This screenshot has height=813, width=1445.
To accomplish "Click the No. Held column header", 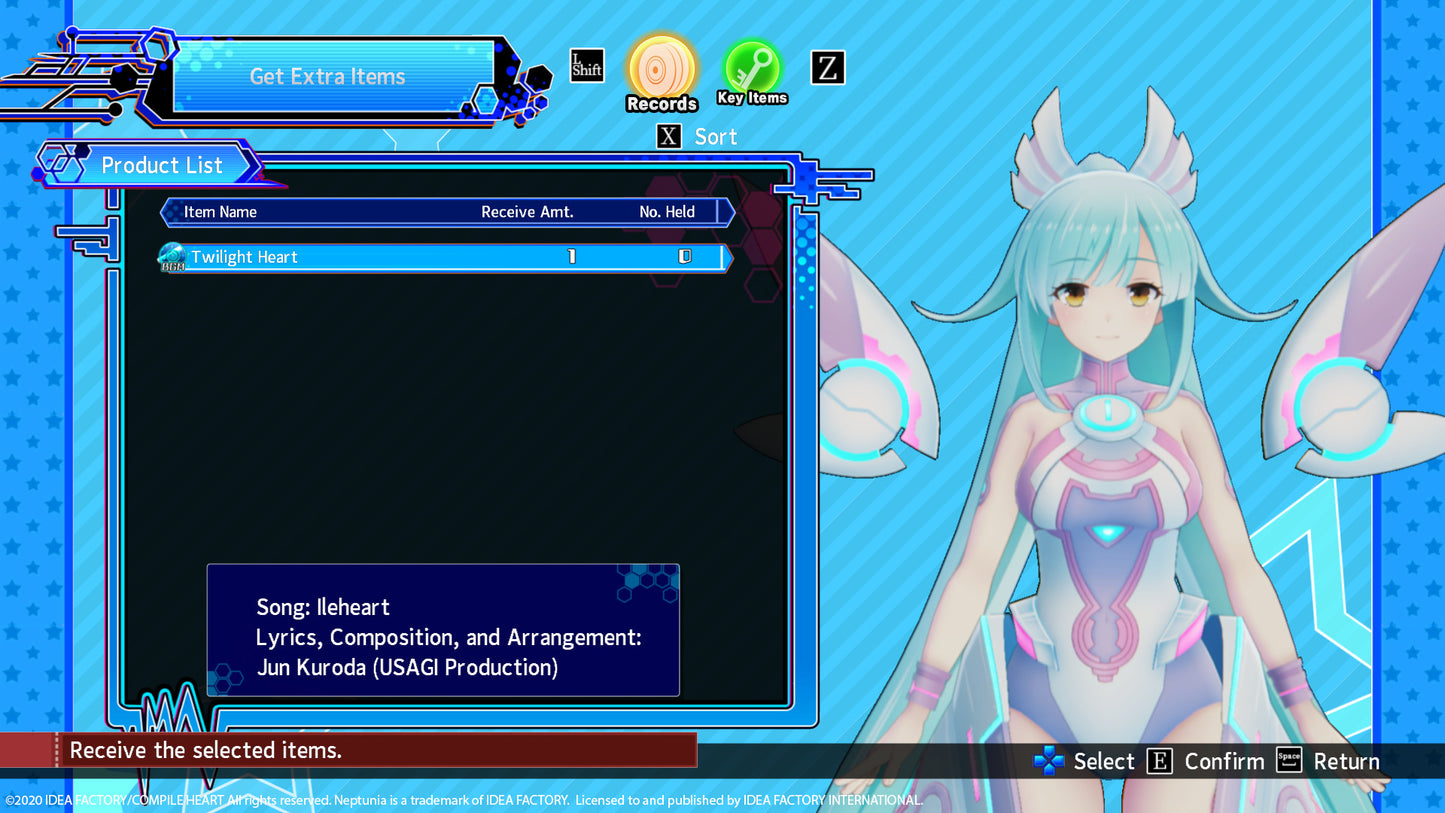I will pos(667,212).
